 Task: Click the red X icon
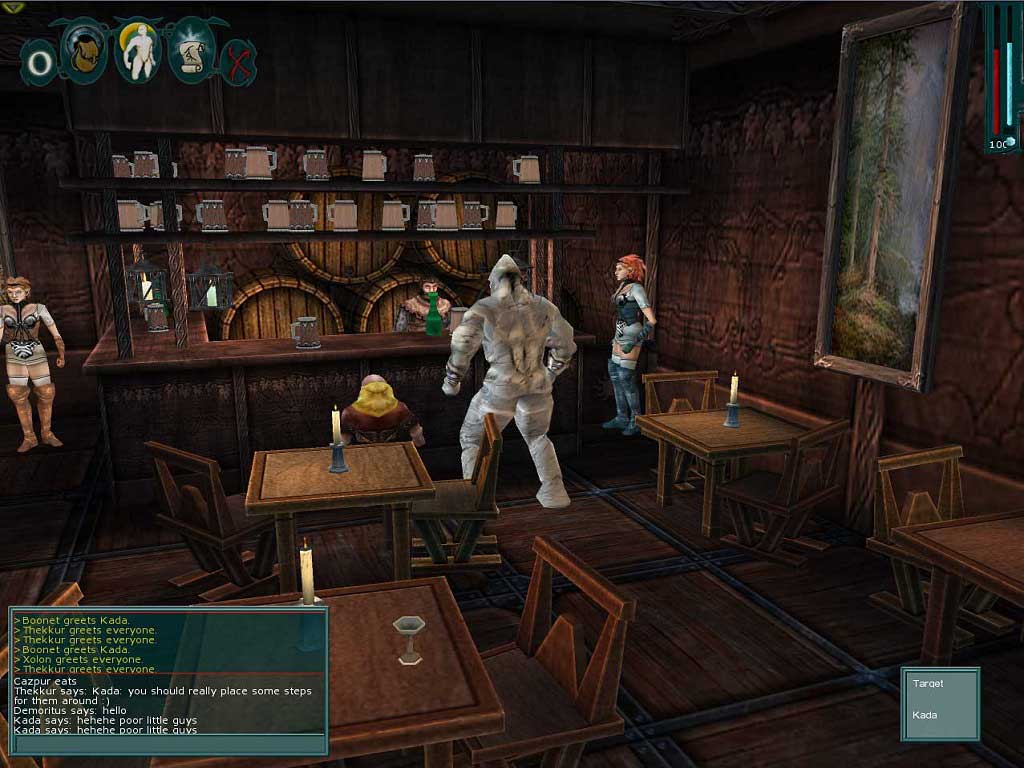point(238,62)
